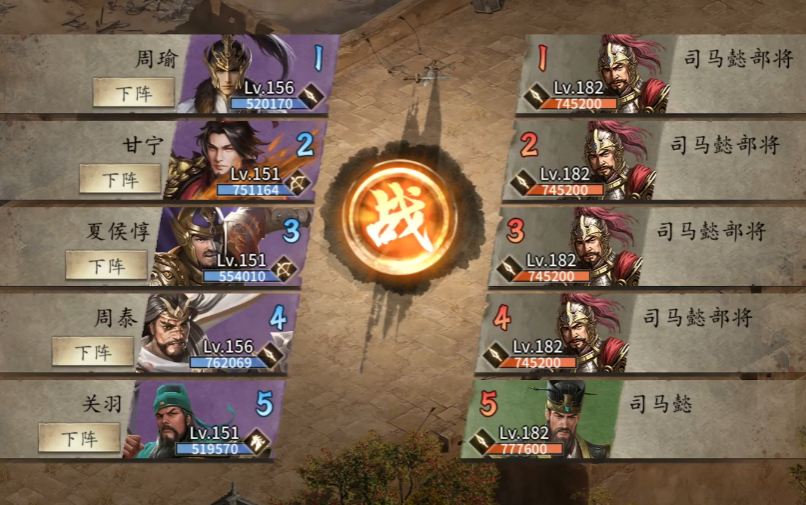Image resolution: width=806 pixels, height=505 pixels.
Task: Click 下阵 button next to 甘宁
Action: pyautogui.click(x=120, y=179)
